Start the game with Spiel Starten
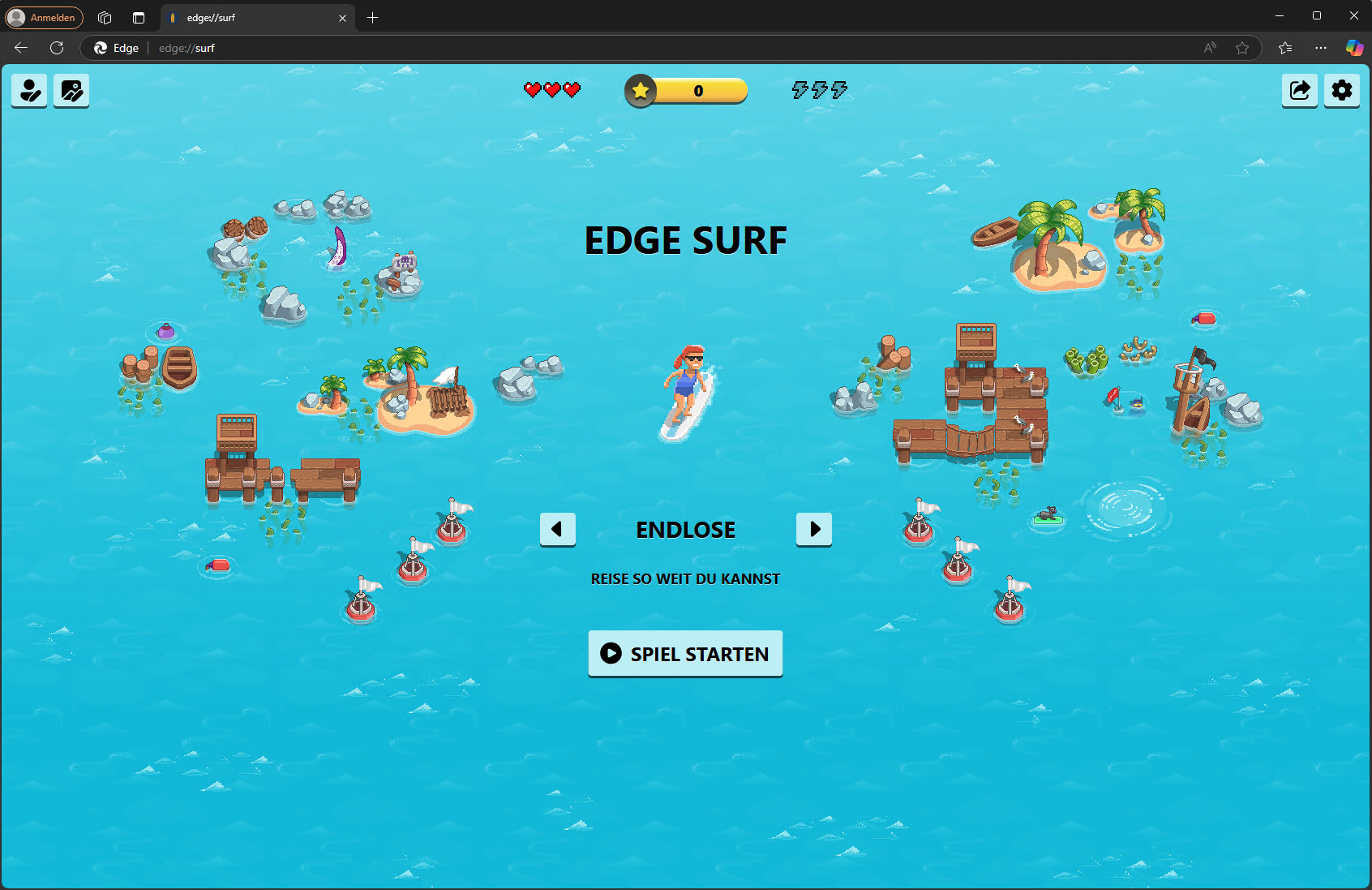This screenshot has height=890, width=1372. [x=685, y=653]
